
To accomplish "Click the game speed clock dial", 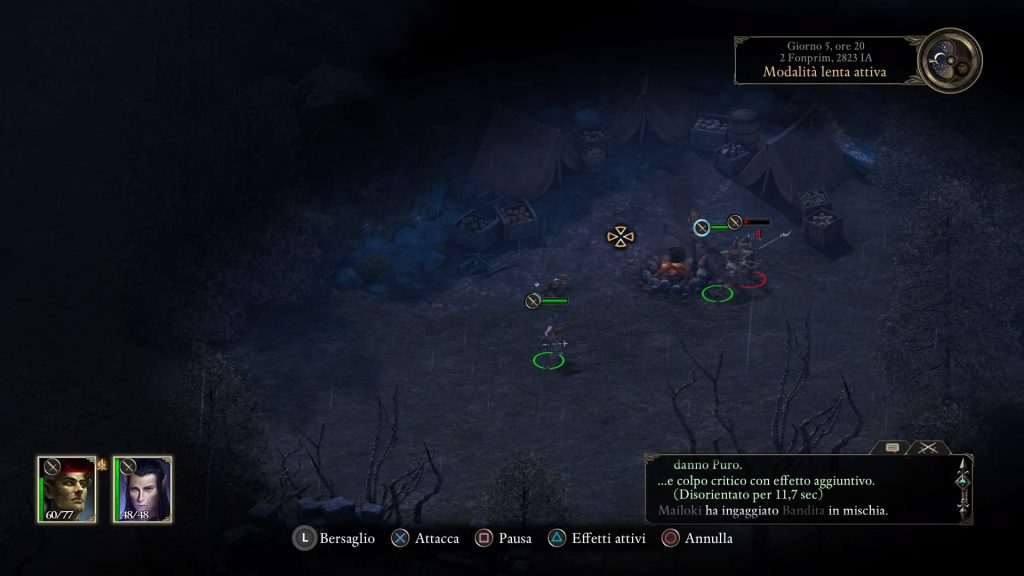I will (950, 60).
